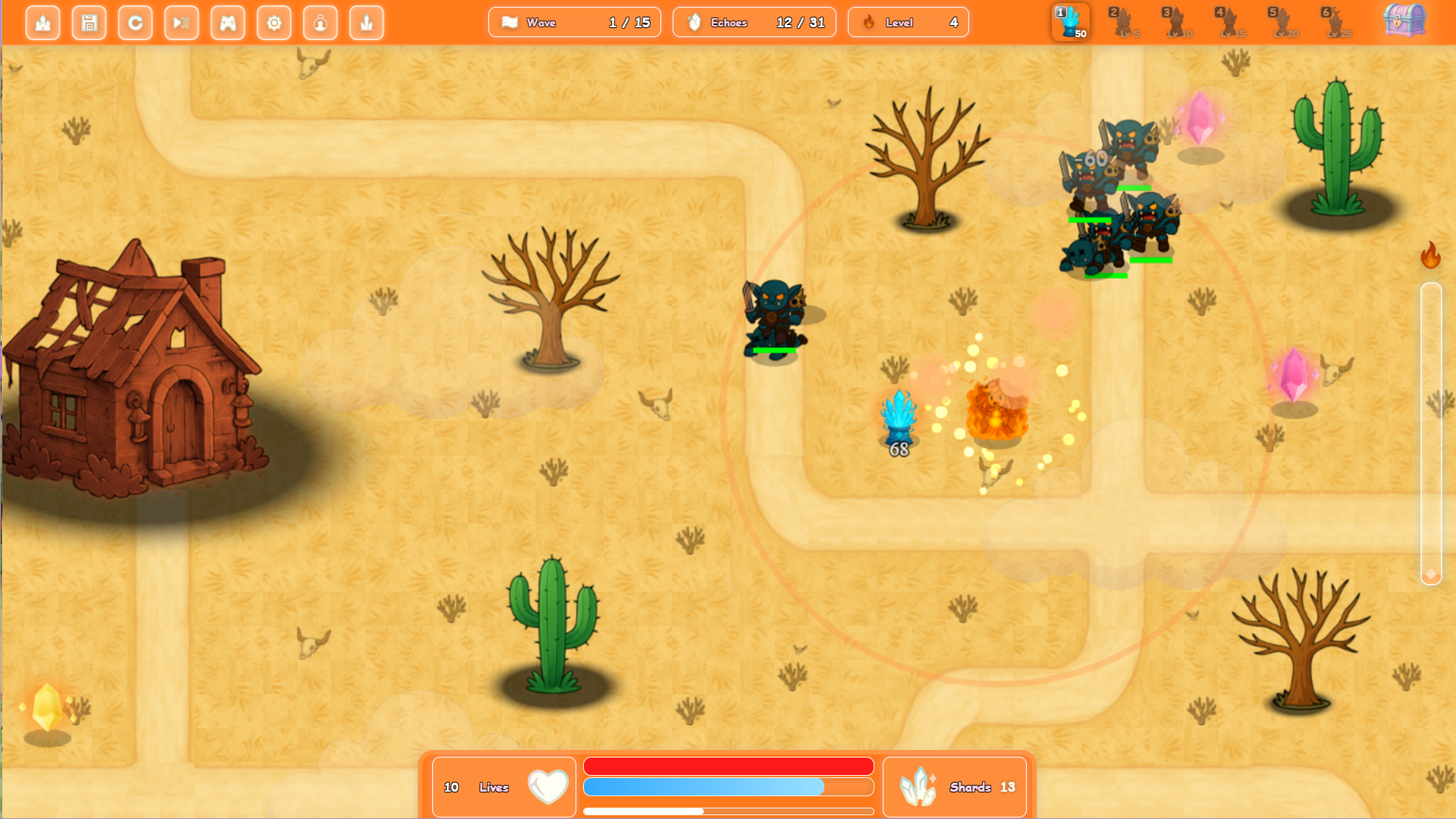This screenshot has height=819, width=1456.
Task: Open the settings gear
Action: pyautogui.click(x=274, y=22)
